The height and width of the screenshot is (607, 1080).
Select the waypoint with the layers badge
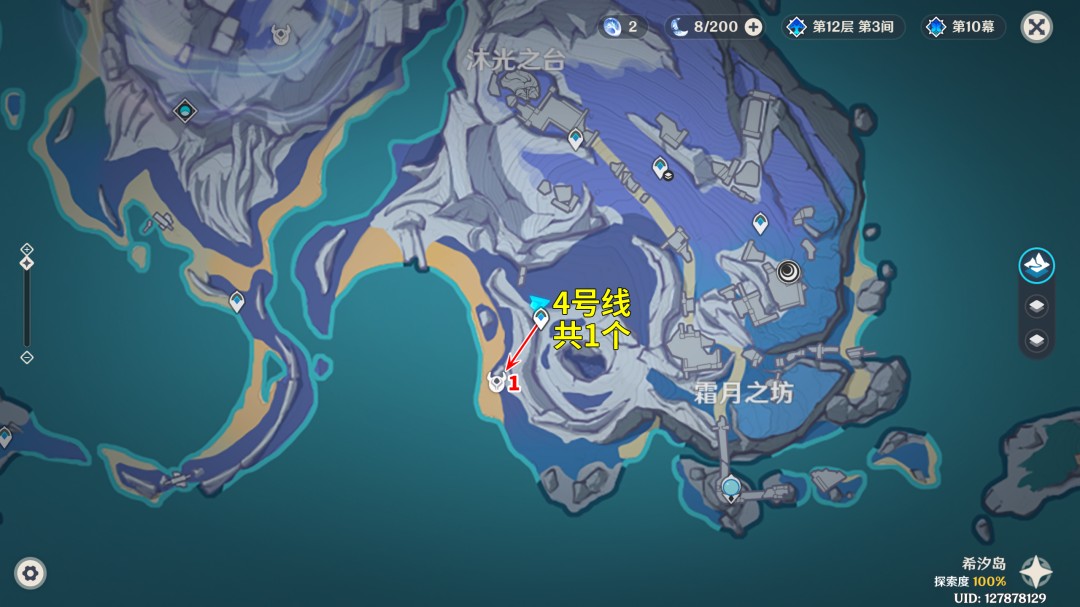coord(660,167)
